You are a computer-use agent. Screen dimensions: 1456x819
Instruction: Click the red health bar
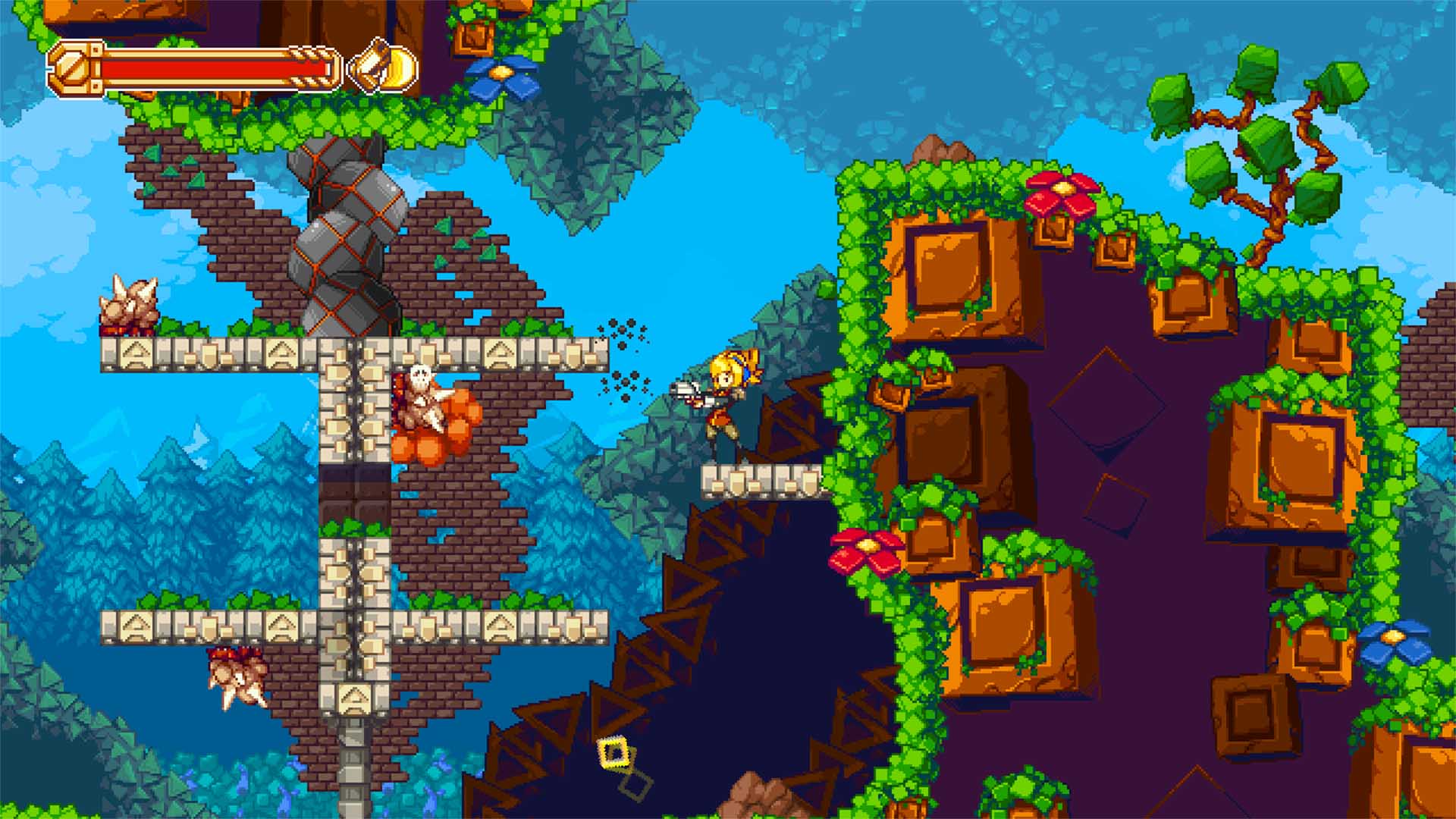[212, 68]
